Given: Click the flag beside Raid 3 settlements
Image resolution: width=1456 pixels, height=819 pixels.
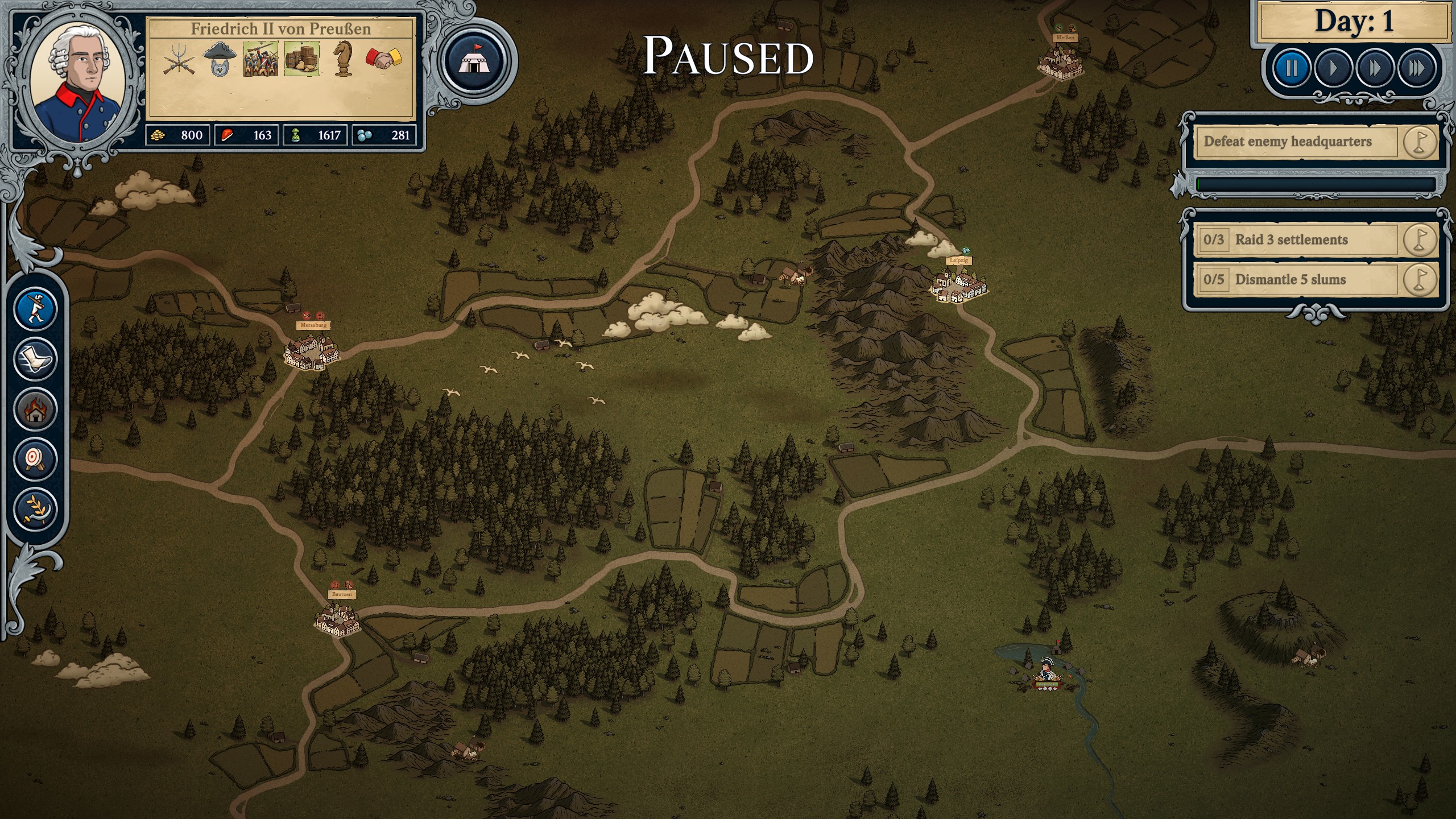Looking at the screenshot, I should coord(1420,240).
